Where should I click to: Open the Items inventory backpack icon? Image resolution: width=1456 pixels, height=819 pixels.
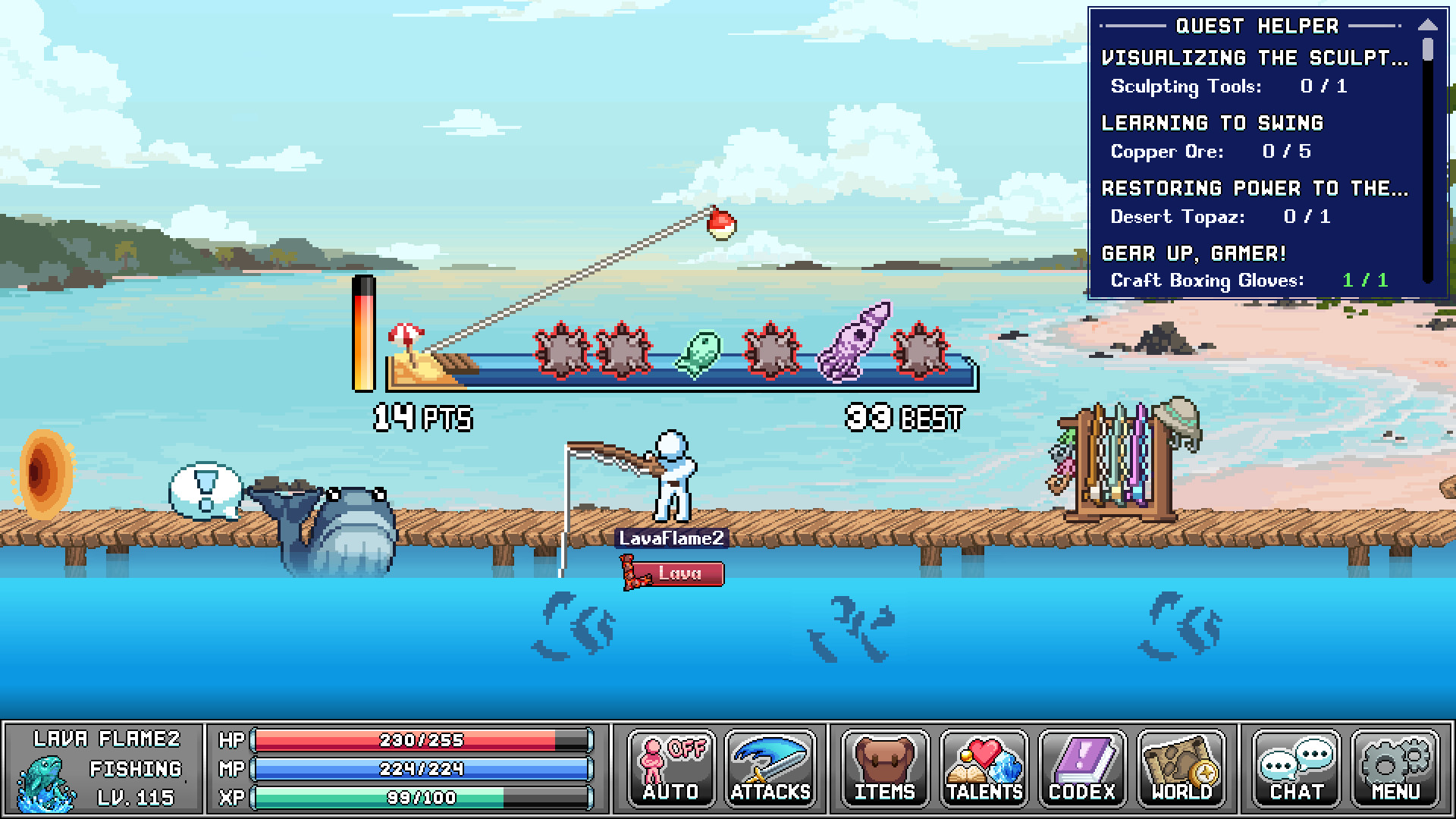click(x=884, y=769)
